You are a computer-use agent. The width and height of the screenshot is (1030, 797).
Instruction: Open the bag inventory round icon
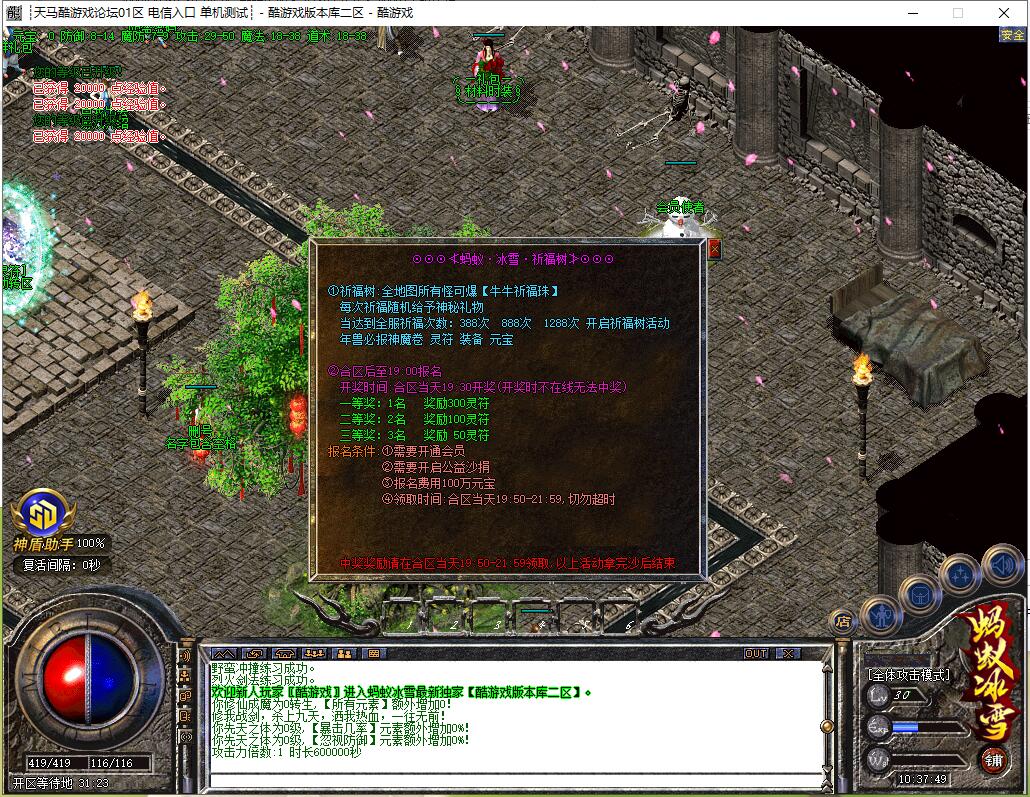[920, 595]
